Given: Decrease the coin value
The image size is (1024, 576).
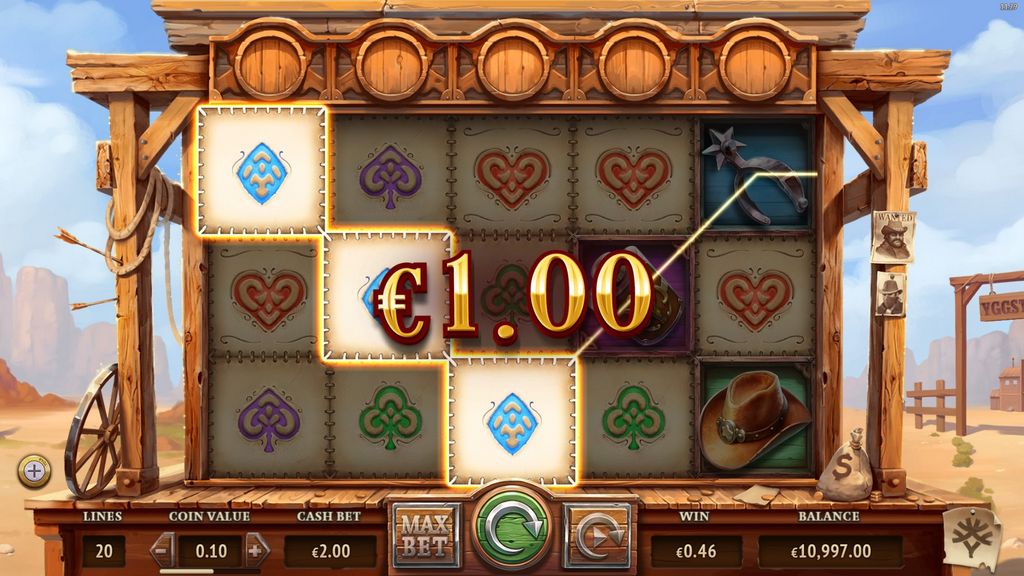Looking at the screenshot, I should pyautogui.click(x=164, y=549).
